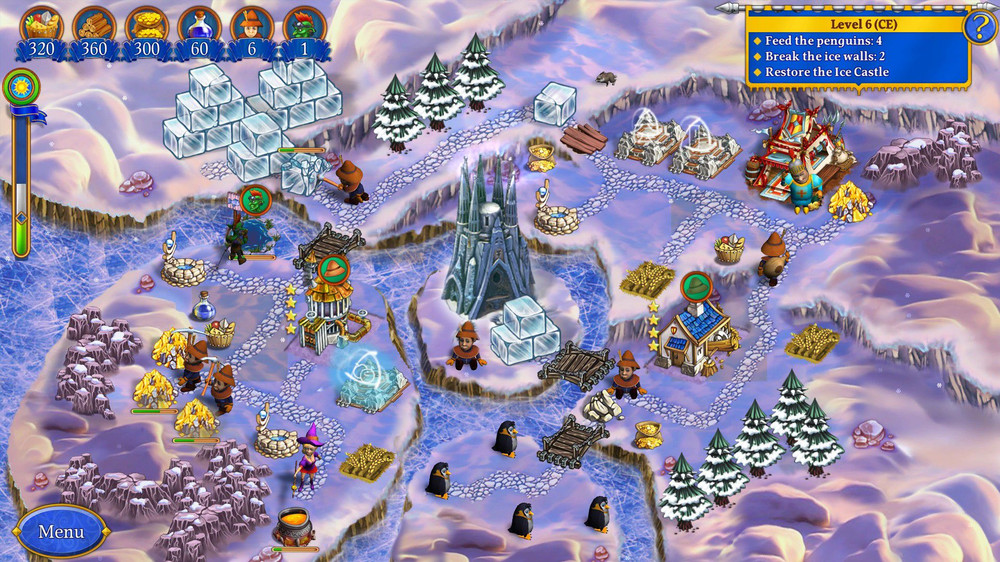Open the Menu button
Screen dimensions: 1000x562
point(60,531)
